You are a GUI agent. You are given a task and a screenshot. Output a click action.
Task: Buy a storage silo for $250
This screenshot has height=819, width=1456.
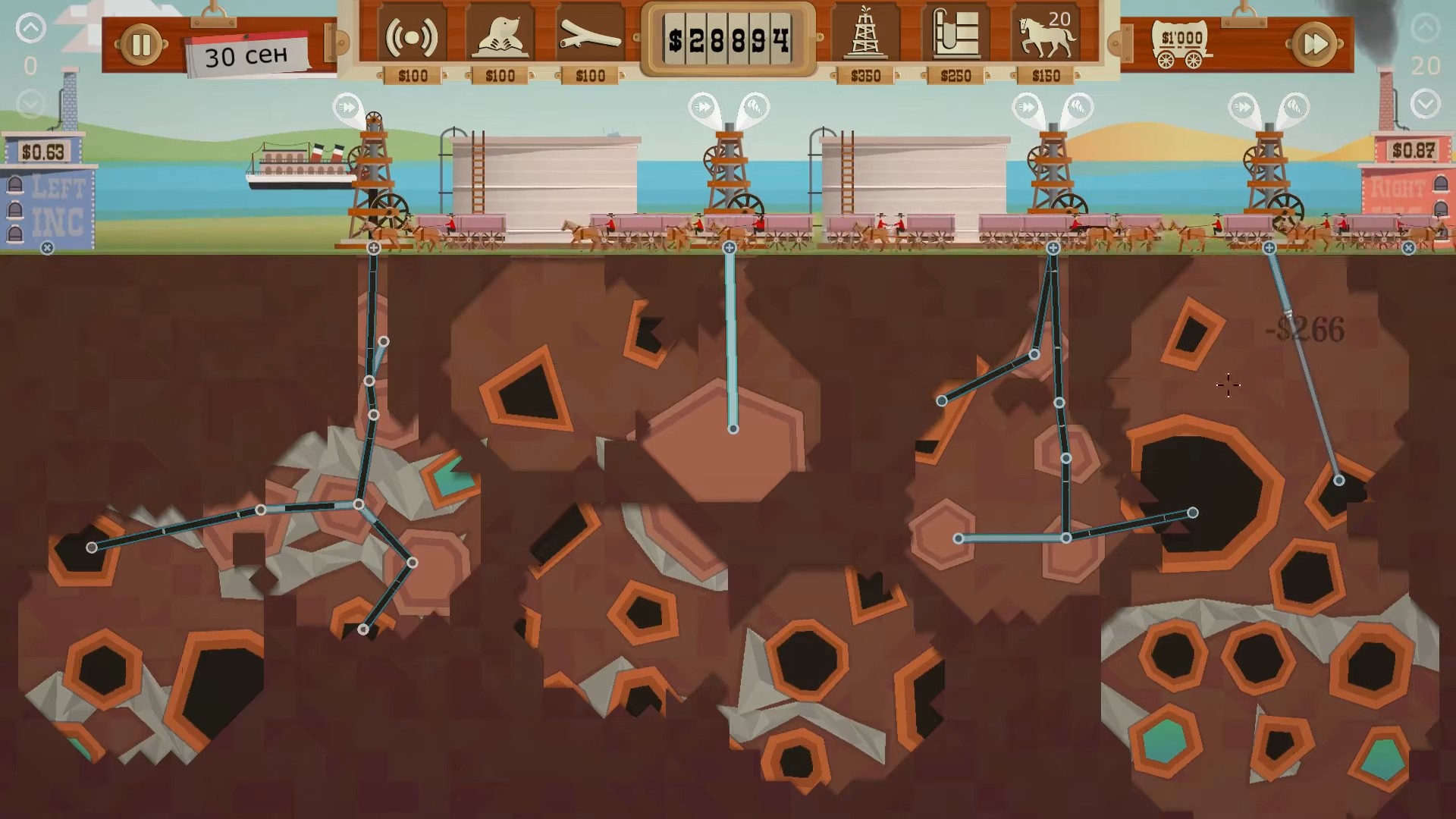point(955,36)
